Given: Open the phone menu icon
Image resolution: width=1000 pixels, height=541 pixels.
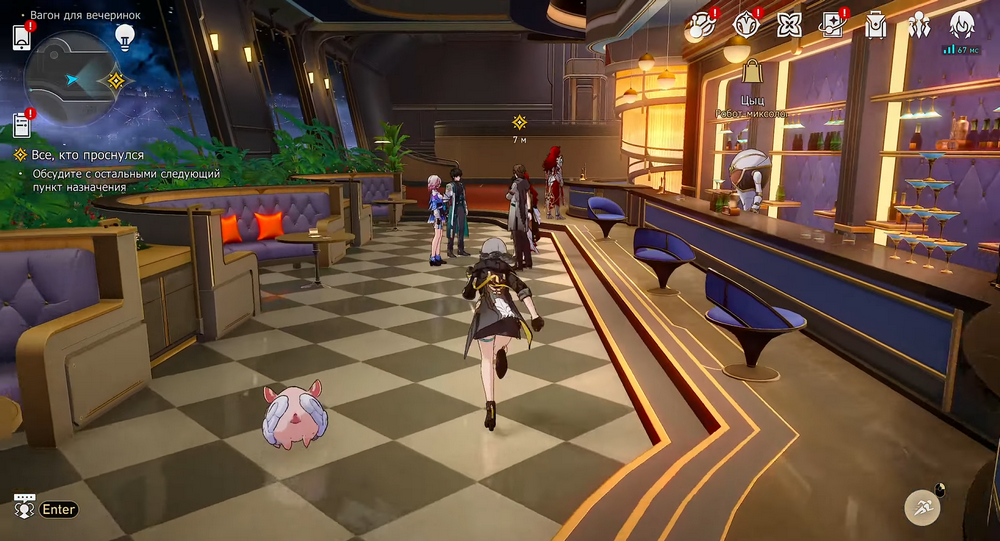Looking at the screenshot, I should (22, 37).
